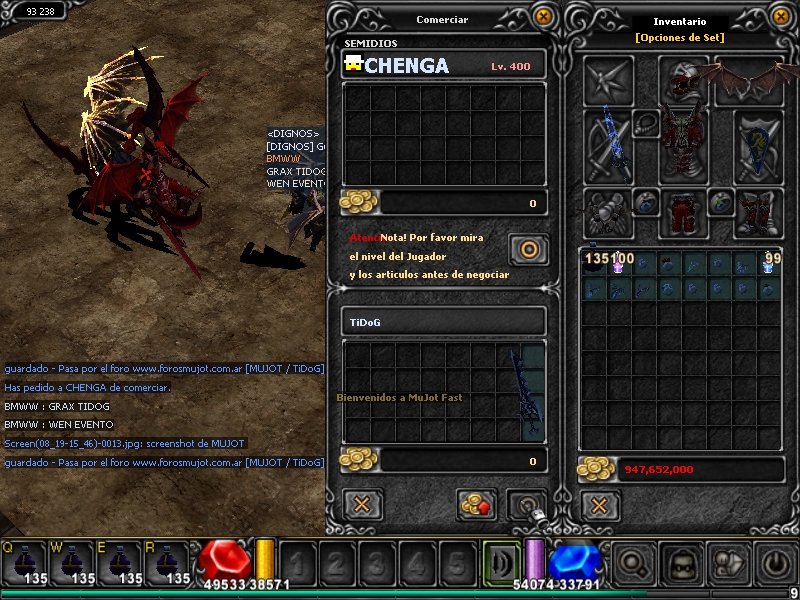Add zen with the coins button
The height and width of the screenshot is (600, 800).
[477, 504]
